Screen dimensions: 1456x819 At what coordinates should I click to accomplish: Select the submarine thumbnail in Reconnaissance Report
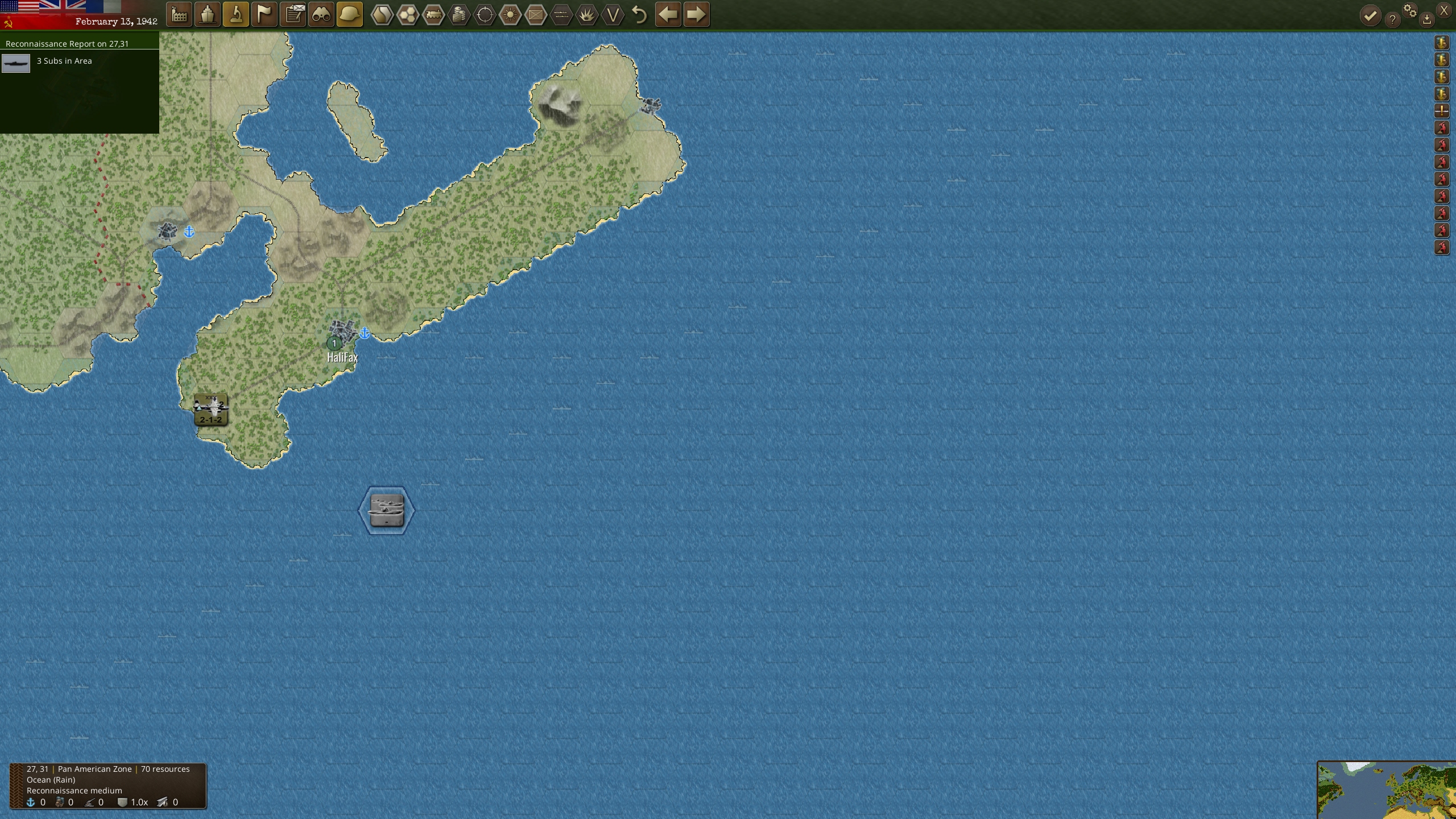click(x=15, y=63)
